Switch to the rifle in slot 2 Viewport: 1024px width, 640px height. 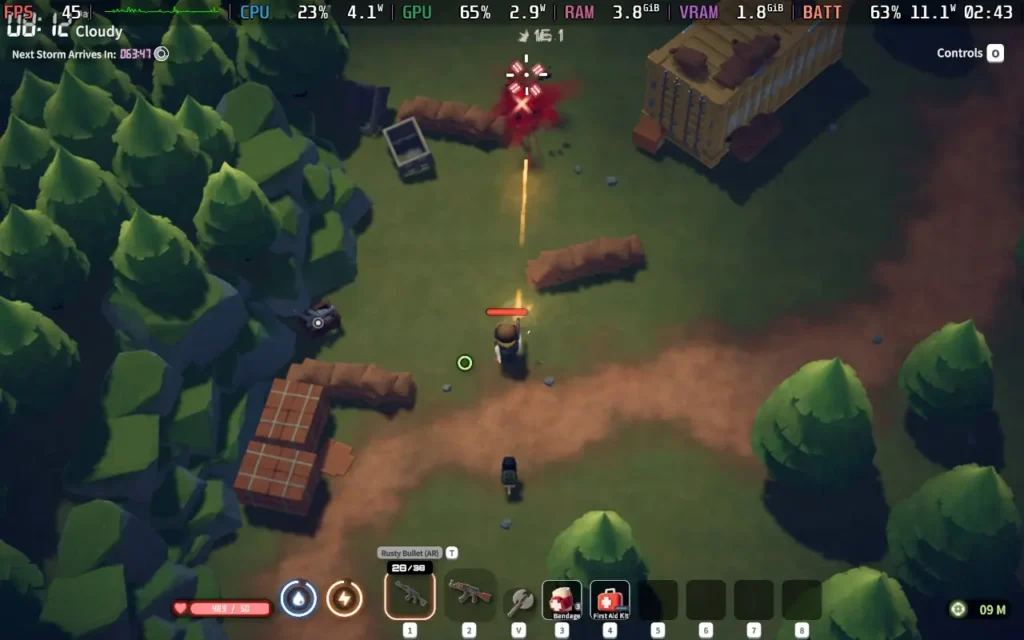pos(469,595)
